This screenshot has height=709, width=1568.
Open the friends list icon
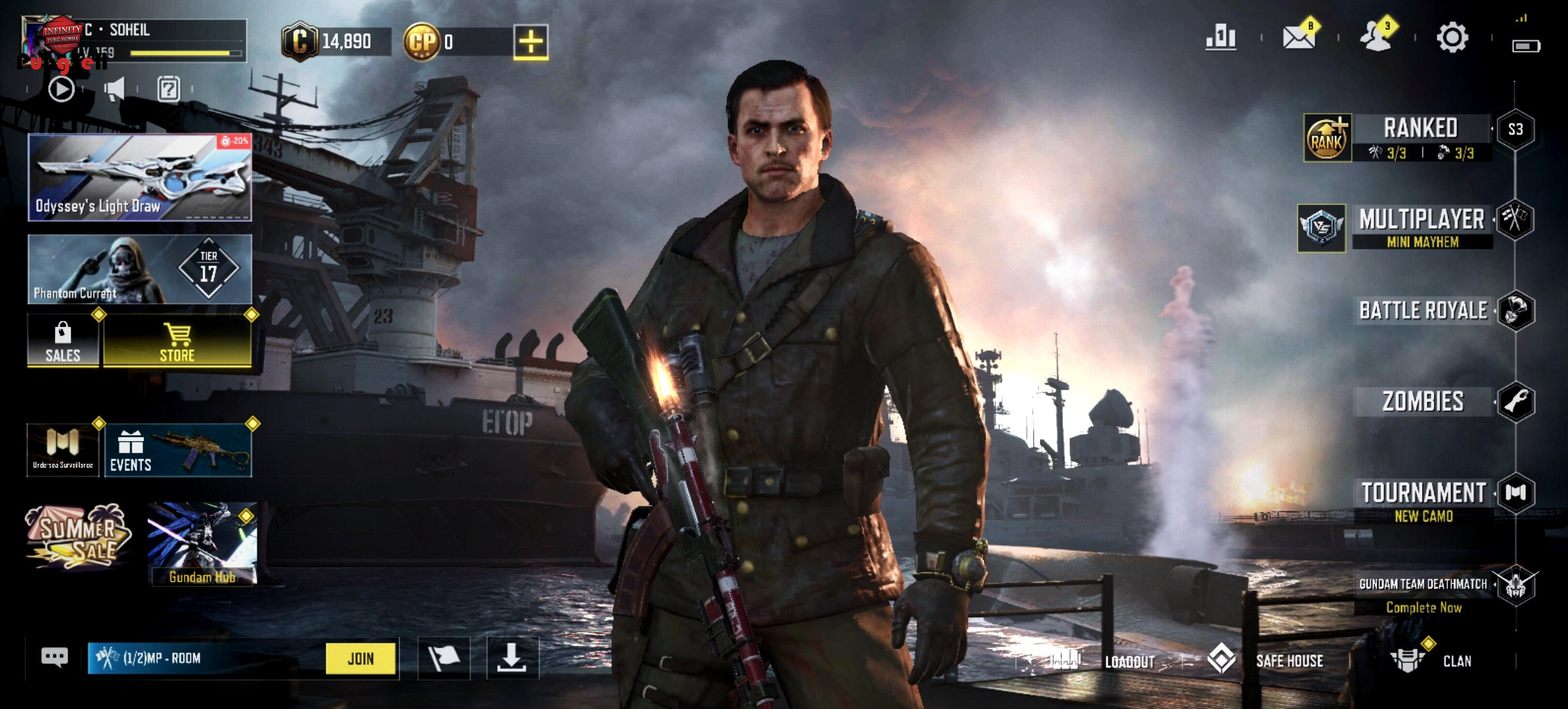[1376, 37]
